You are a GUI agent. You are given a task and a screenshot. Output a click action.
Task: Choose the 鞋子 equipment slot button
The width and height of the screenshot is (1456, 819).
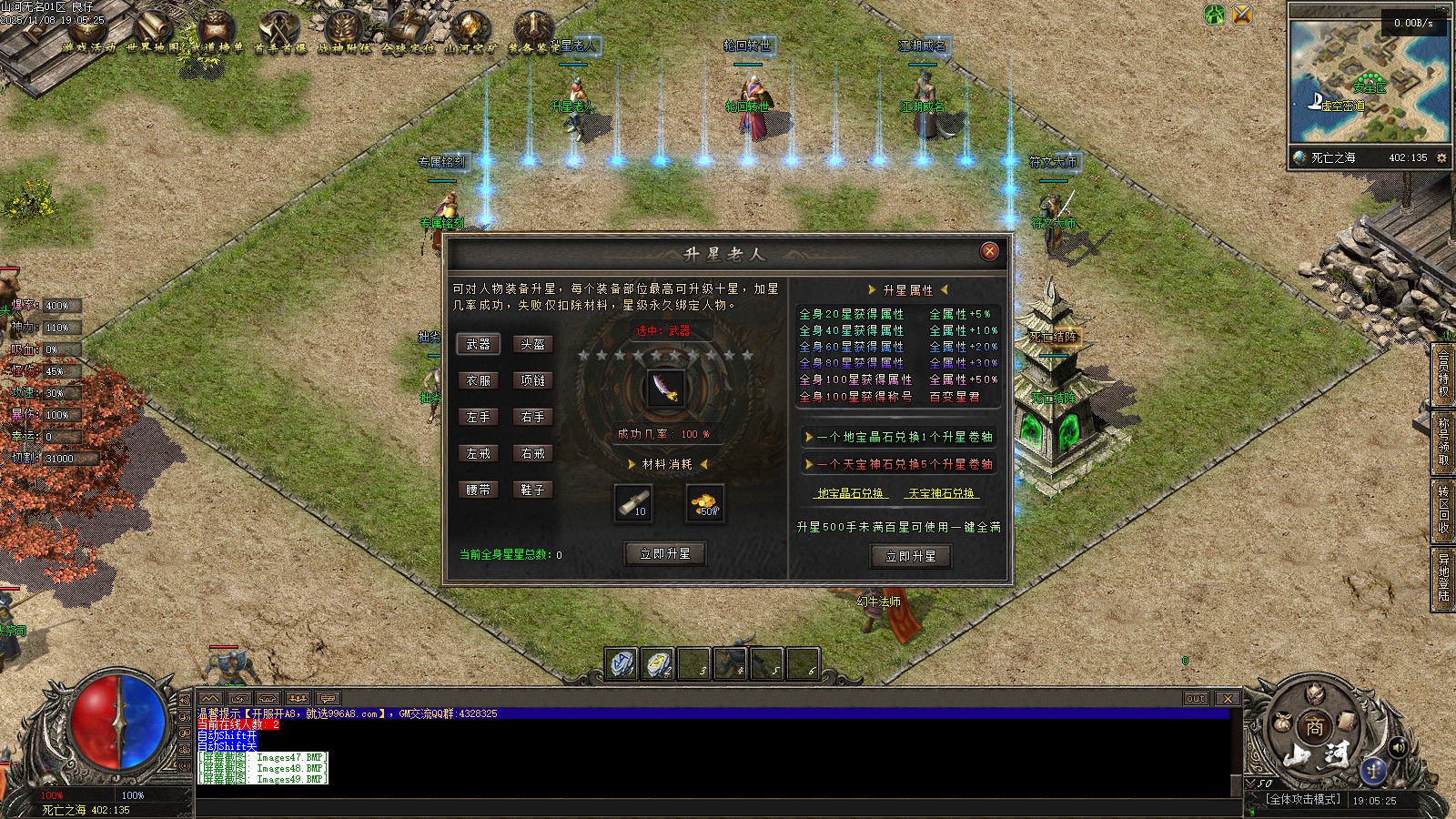point(532,490)
